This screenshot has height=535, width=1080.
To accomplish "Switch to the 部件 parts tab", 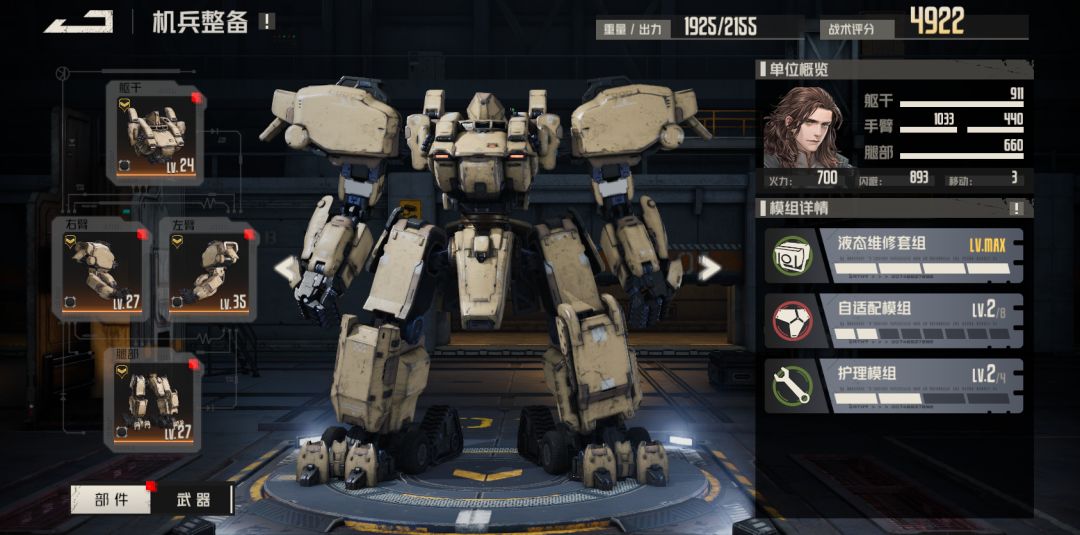I will (x=111, y=499).
